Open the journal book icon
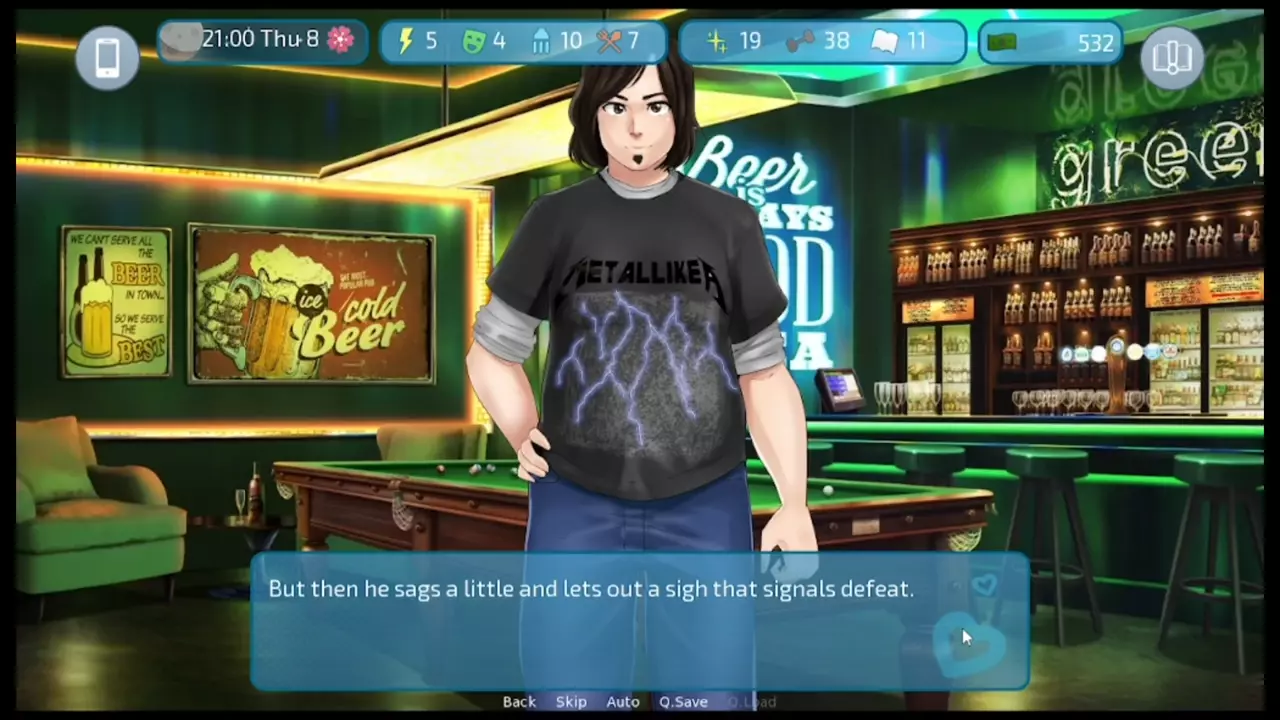The height and width of the screenshot is (720, 1280). [x=1172, y=58]
